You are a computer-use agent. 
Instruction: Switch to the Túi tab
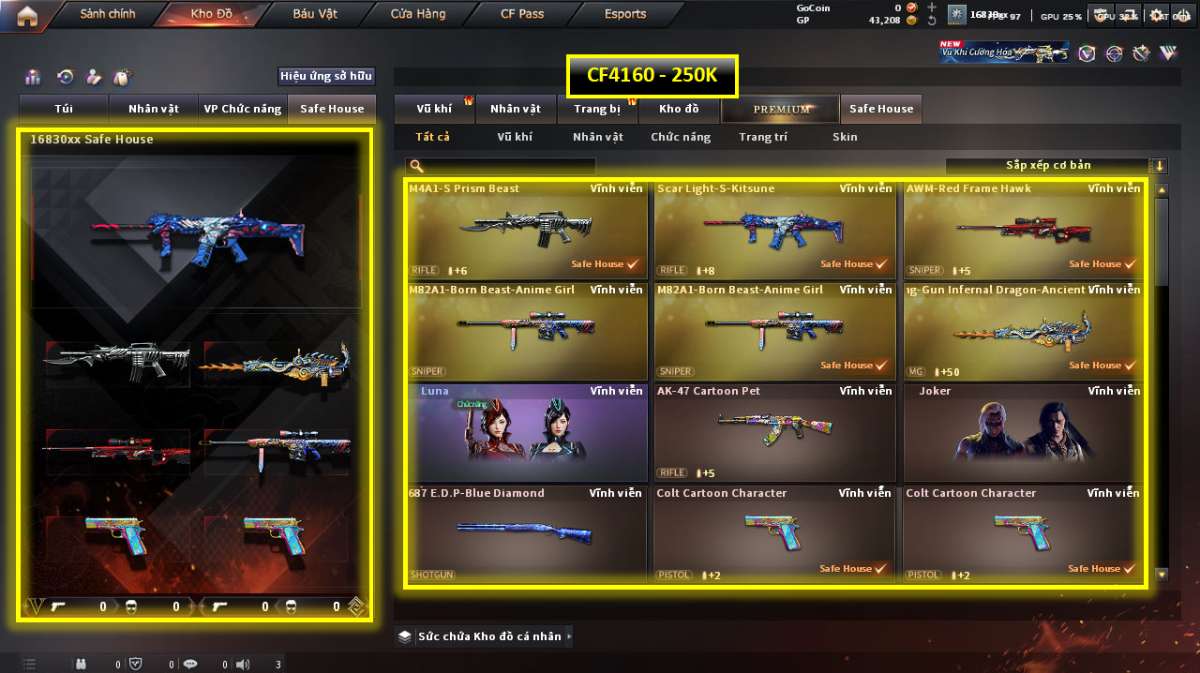click(63, 109)
